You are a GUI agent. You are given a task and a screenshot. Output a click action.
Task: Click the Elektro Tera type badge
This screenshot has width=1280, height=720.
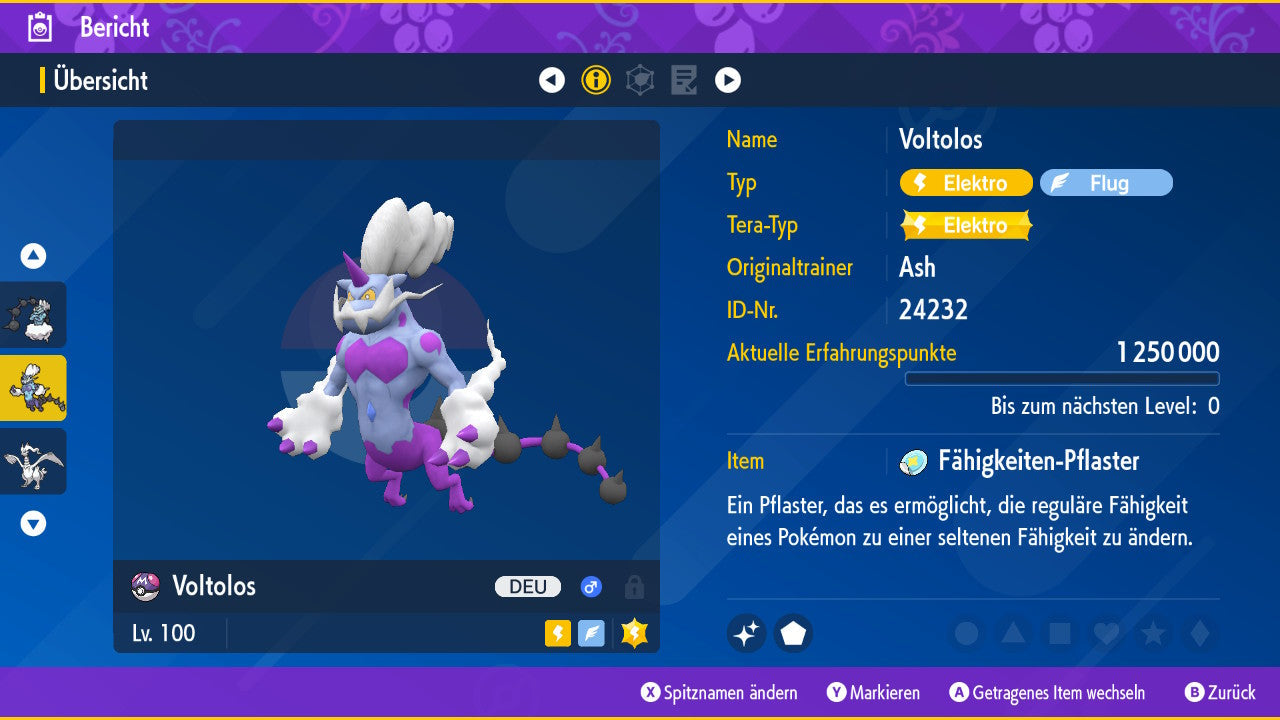click(966, 225)
